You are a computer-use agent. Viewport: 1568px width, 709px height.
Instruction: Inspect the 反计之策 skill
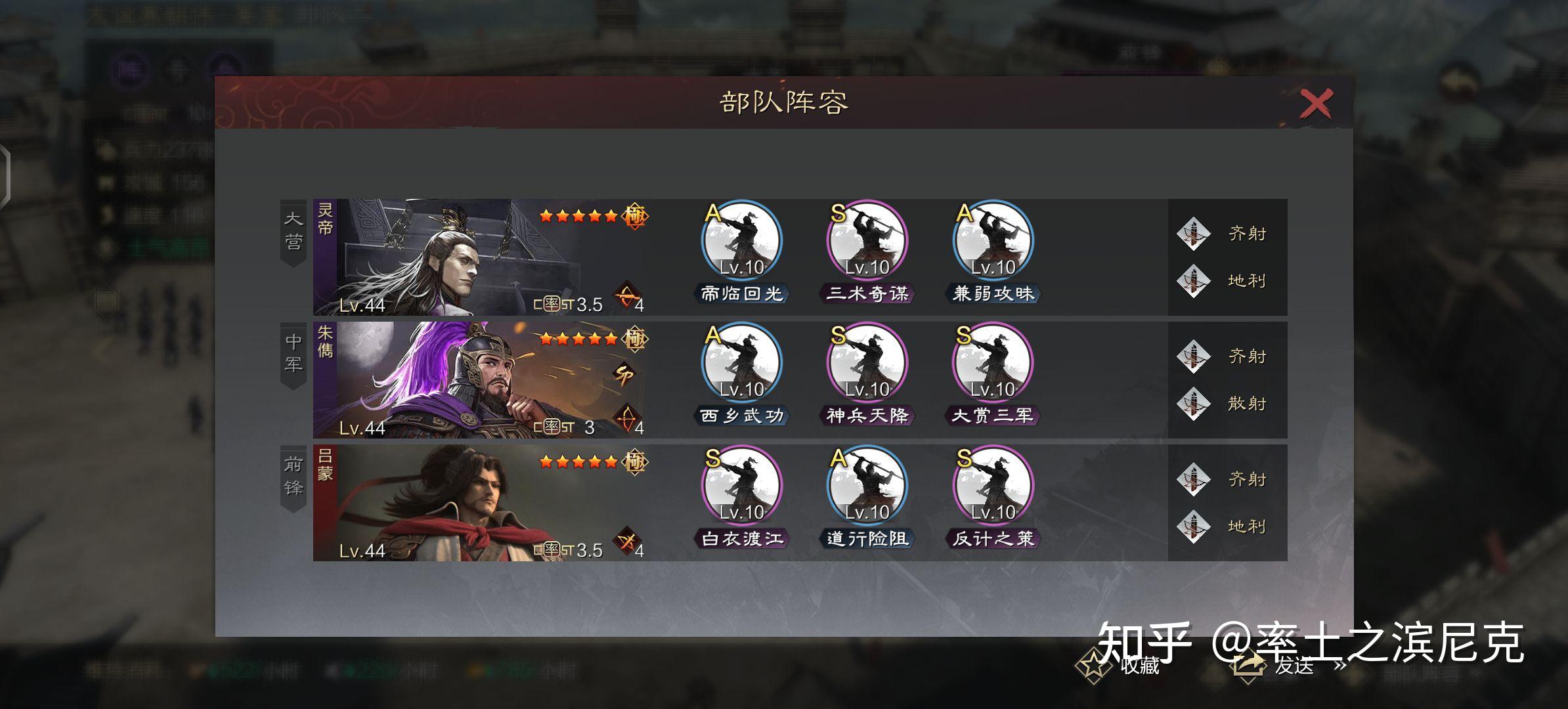[993, 486]
